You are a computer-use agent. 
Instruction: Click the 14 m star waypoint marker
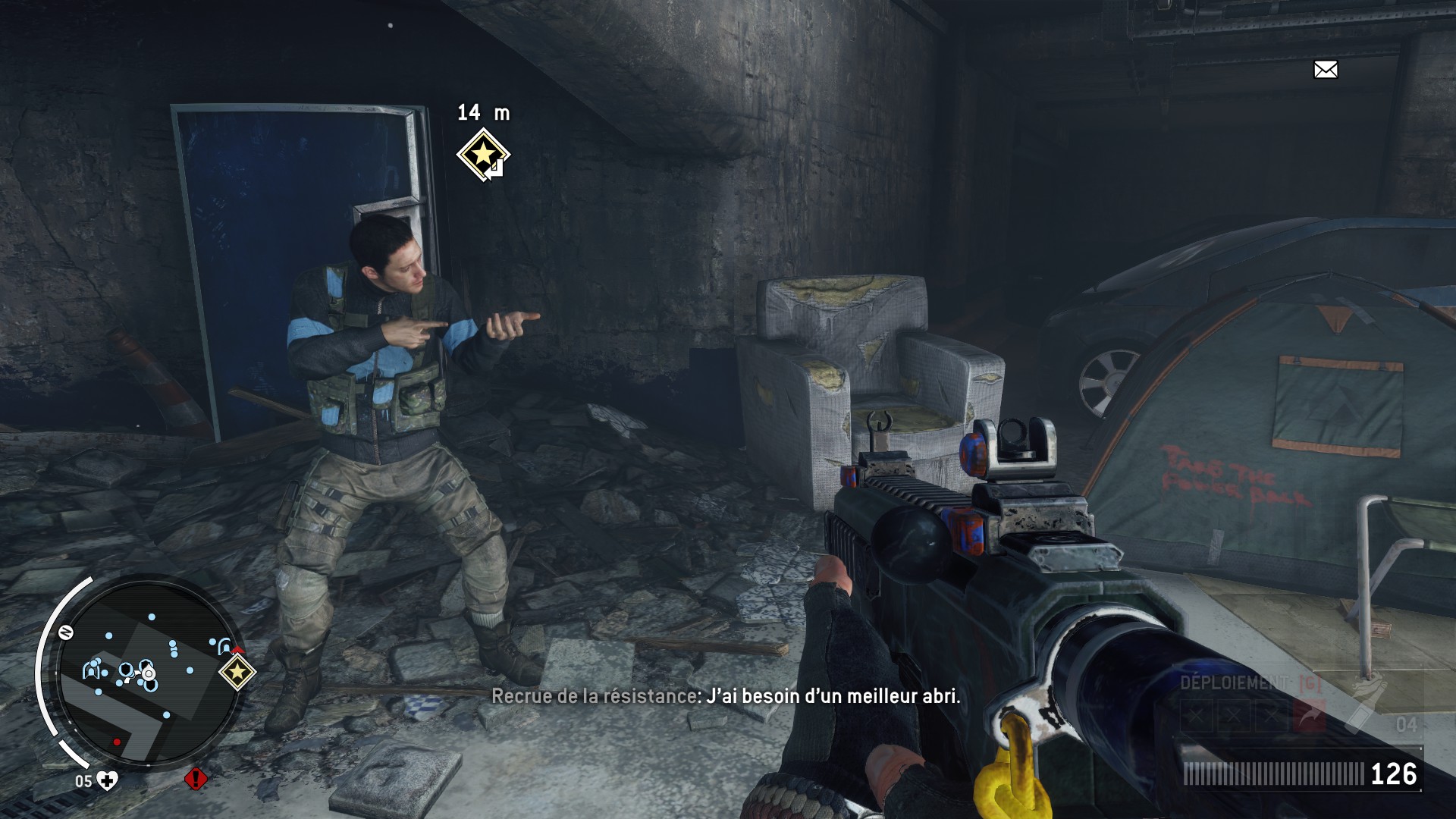pyautogui.click(x=483, y=155)
